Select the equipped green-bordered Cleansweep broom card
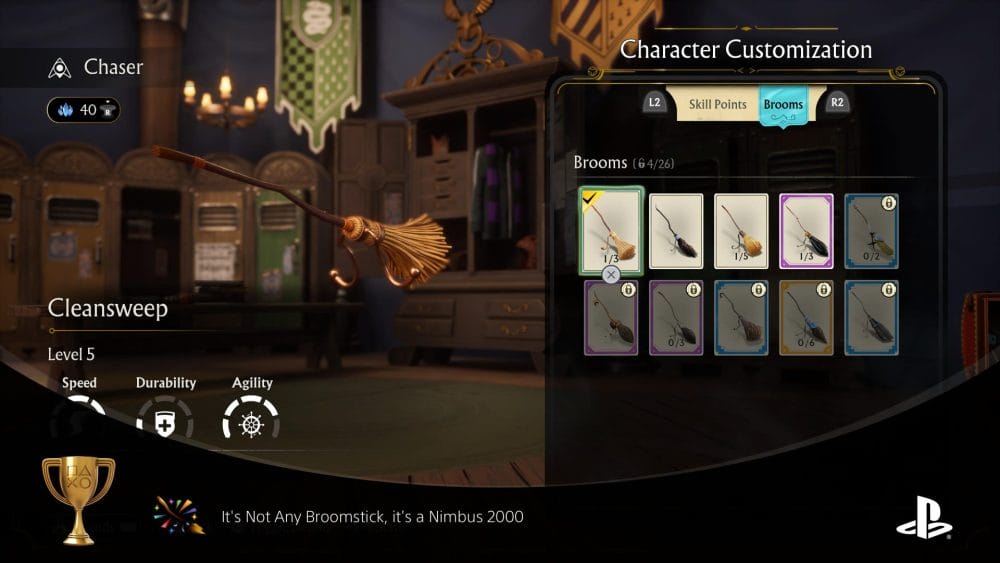The width and height of the screenshot is (1000, 563). (x=610, y=231)
